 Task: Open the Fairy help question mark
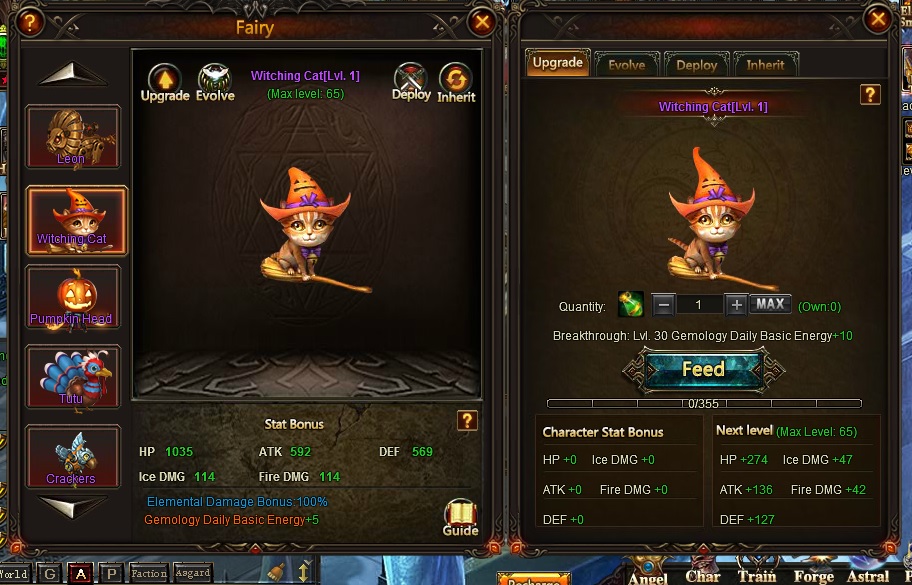pyautogui.click(x=31, y=21)
